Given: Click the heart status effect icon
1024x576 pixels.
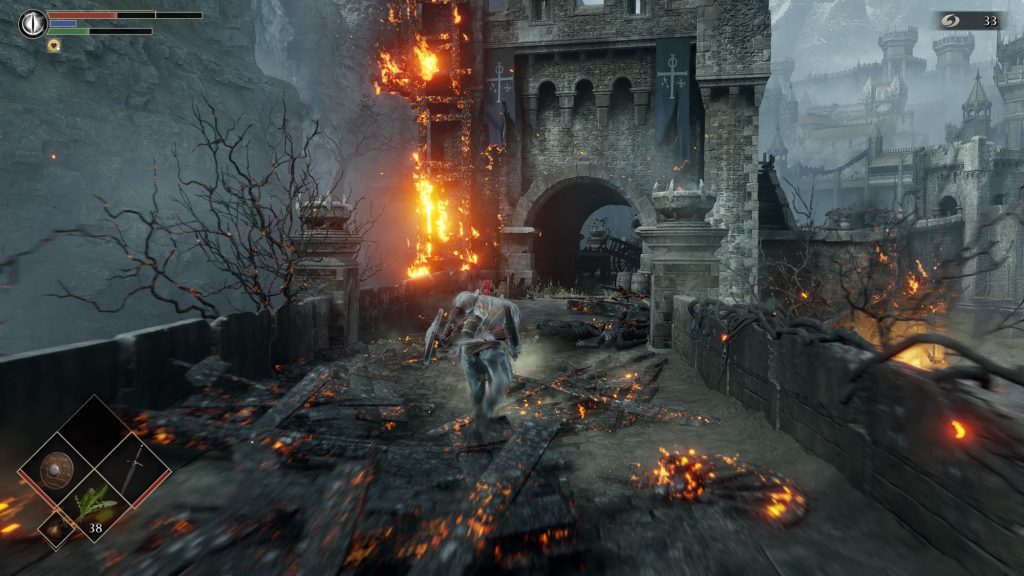Looking at the screenshot, I should pos(53,45).
